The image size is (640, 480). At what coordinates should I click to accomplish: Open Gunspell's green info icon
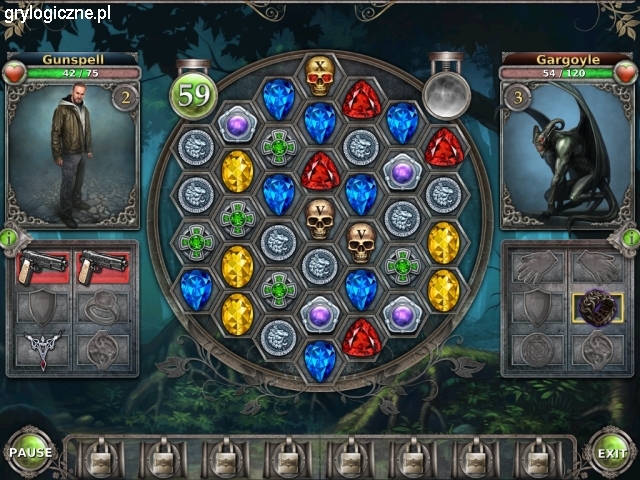tap(8, 238)
